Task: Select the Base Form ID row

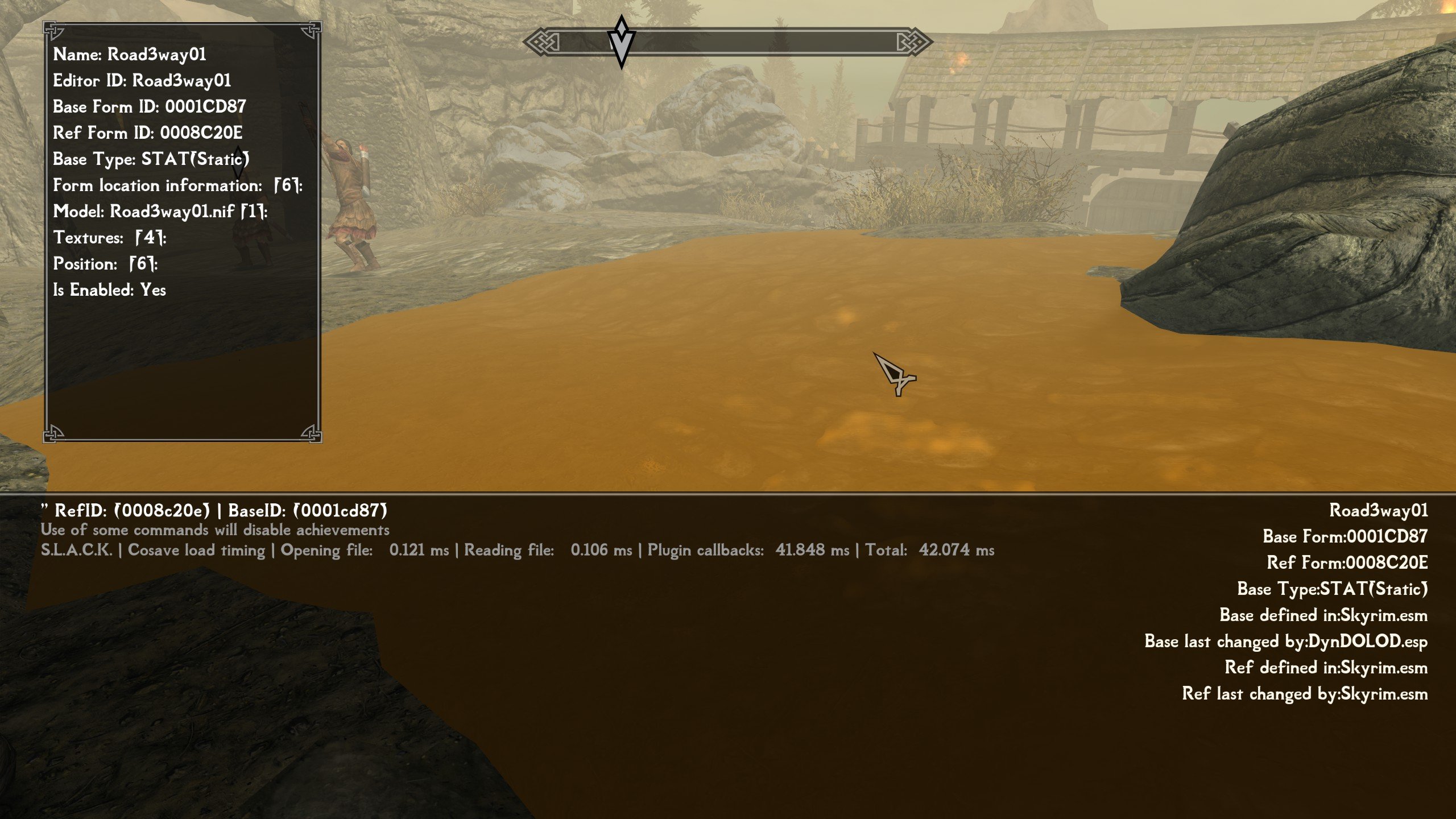Action: (149, 107)
